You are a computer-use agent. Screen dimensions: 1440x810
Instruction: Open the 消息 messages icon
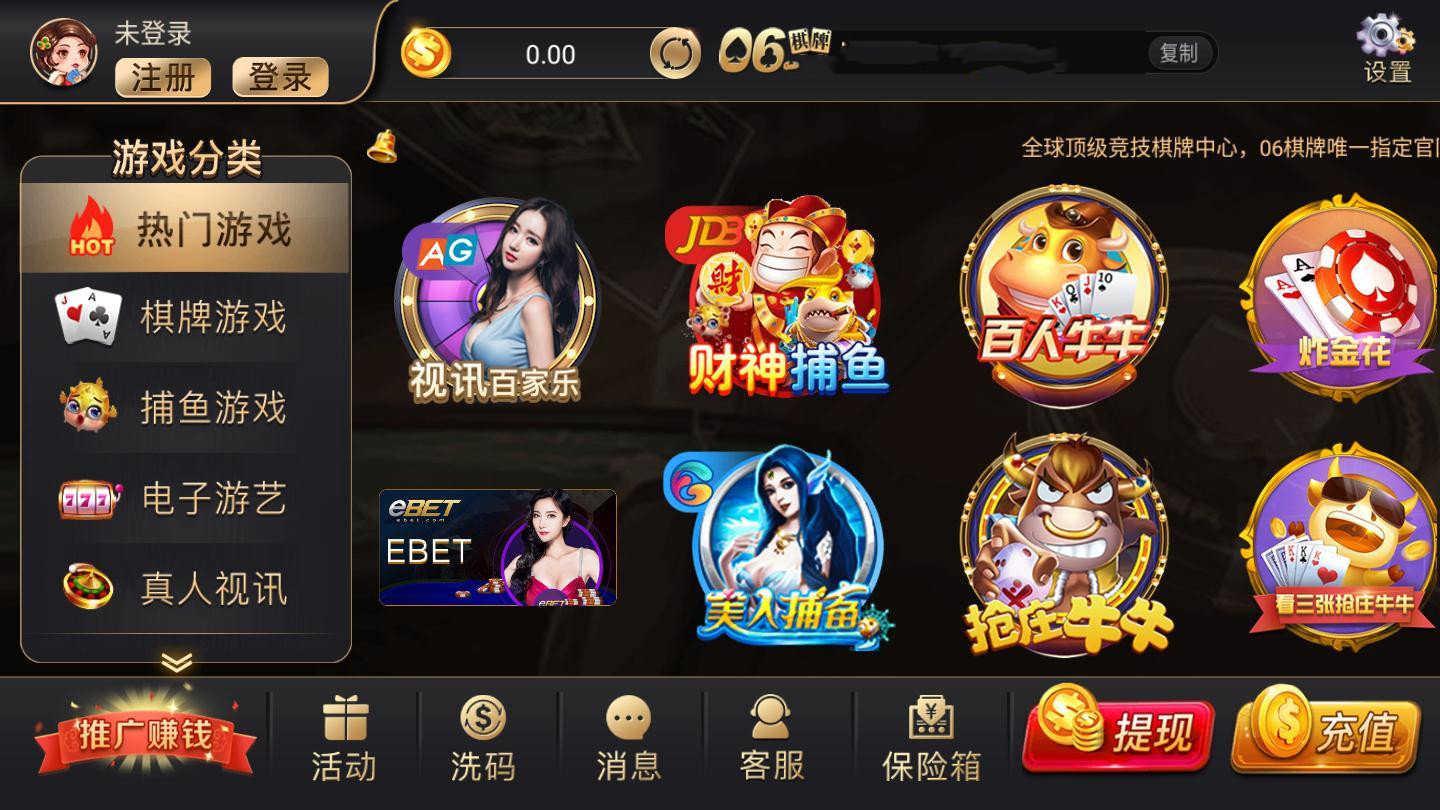(x=627, y=730)
